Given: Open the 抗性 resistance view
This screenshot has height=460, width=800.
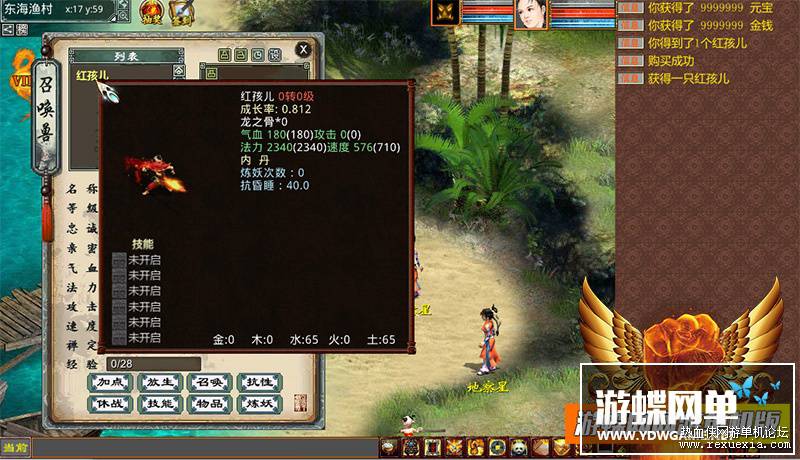Looking at the screenshot, I should [256, 382].
